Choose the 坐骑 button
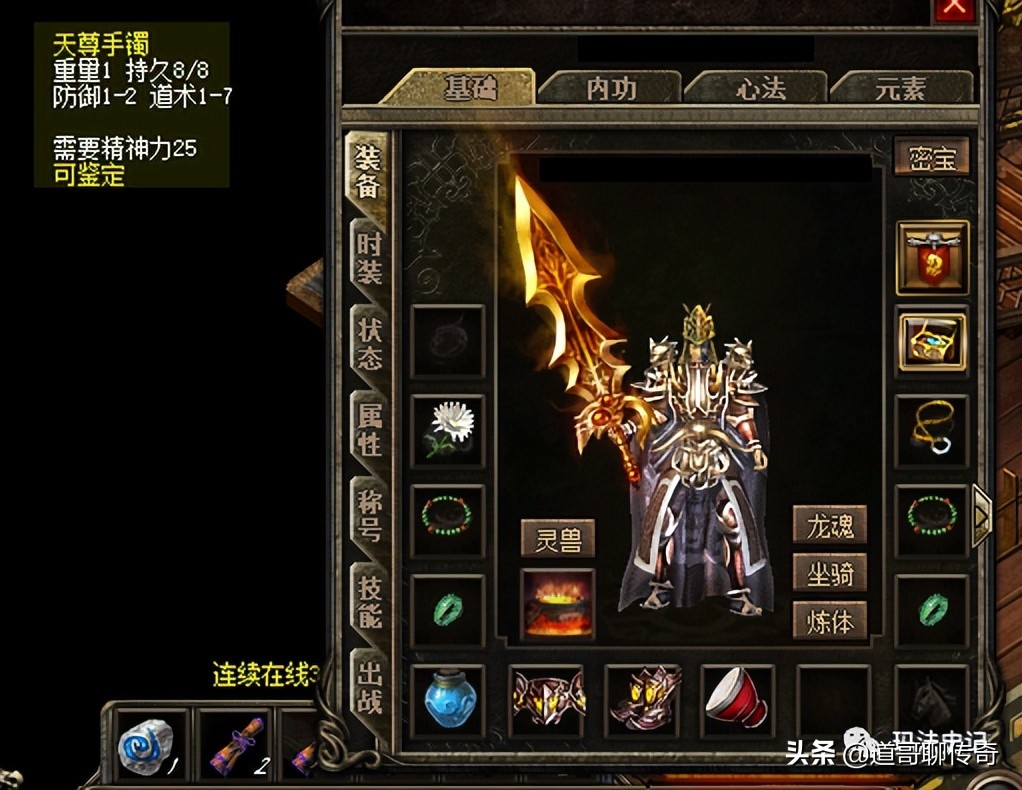The width and height of the screenshot is (1022, 790). (x=829, y=572)
